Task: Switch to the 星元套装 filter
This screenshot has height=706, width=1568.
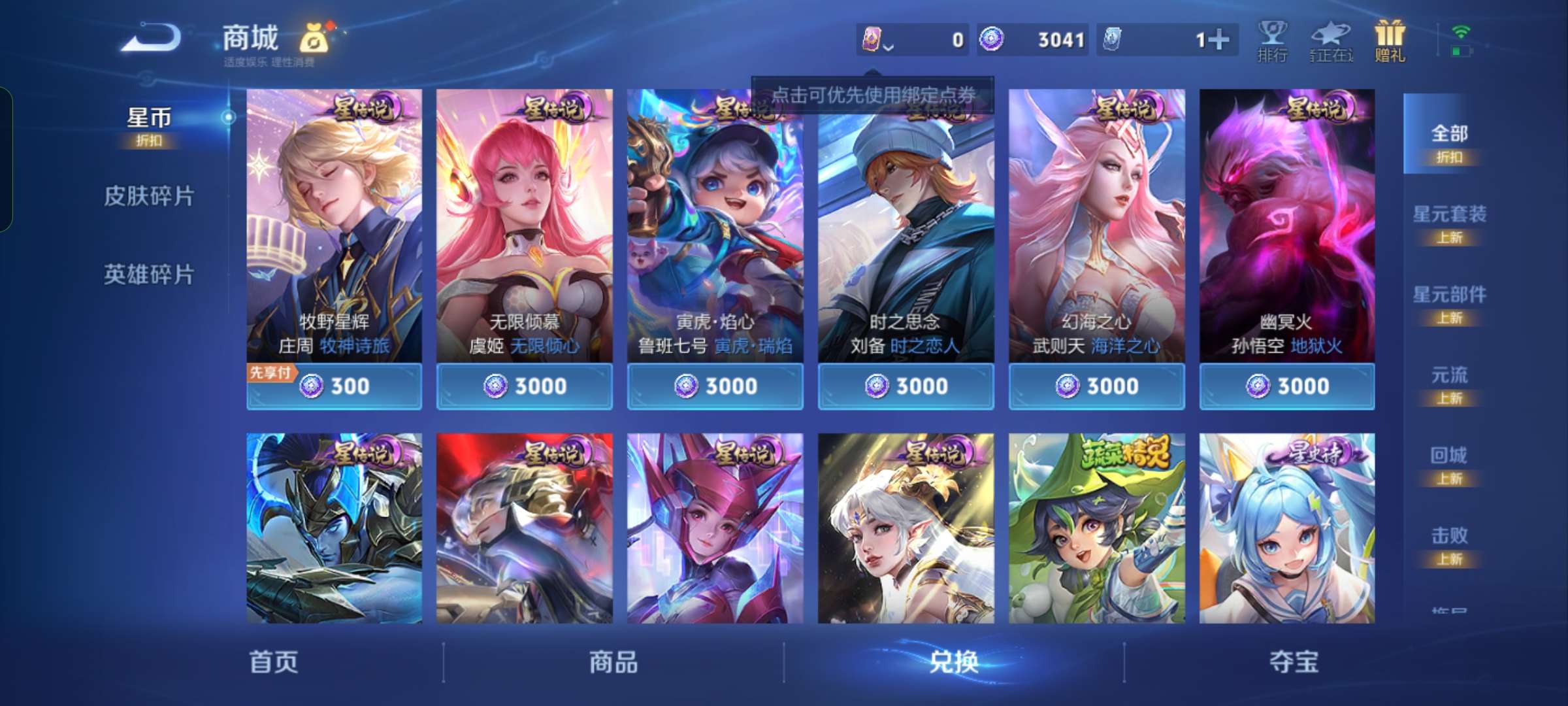Action: [x=1452, y=216]
